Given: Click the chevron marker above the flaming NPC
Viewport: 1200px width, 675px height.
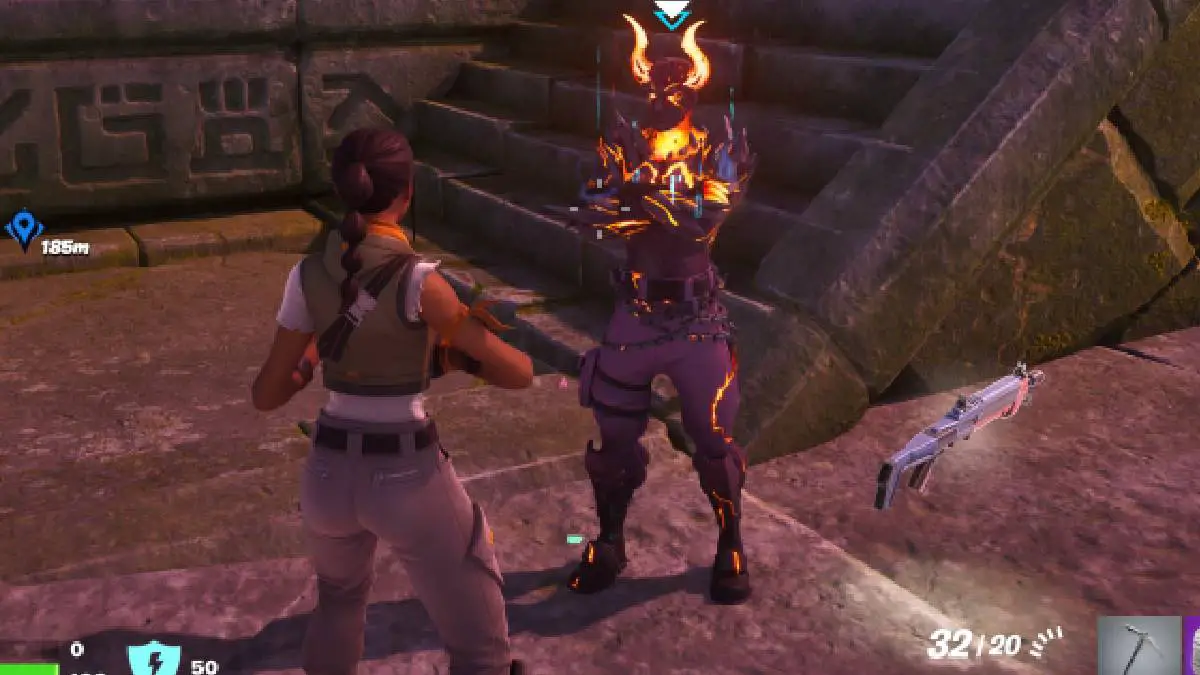Looking at the screenshot, I should click(x=669, y=14).
